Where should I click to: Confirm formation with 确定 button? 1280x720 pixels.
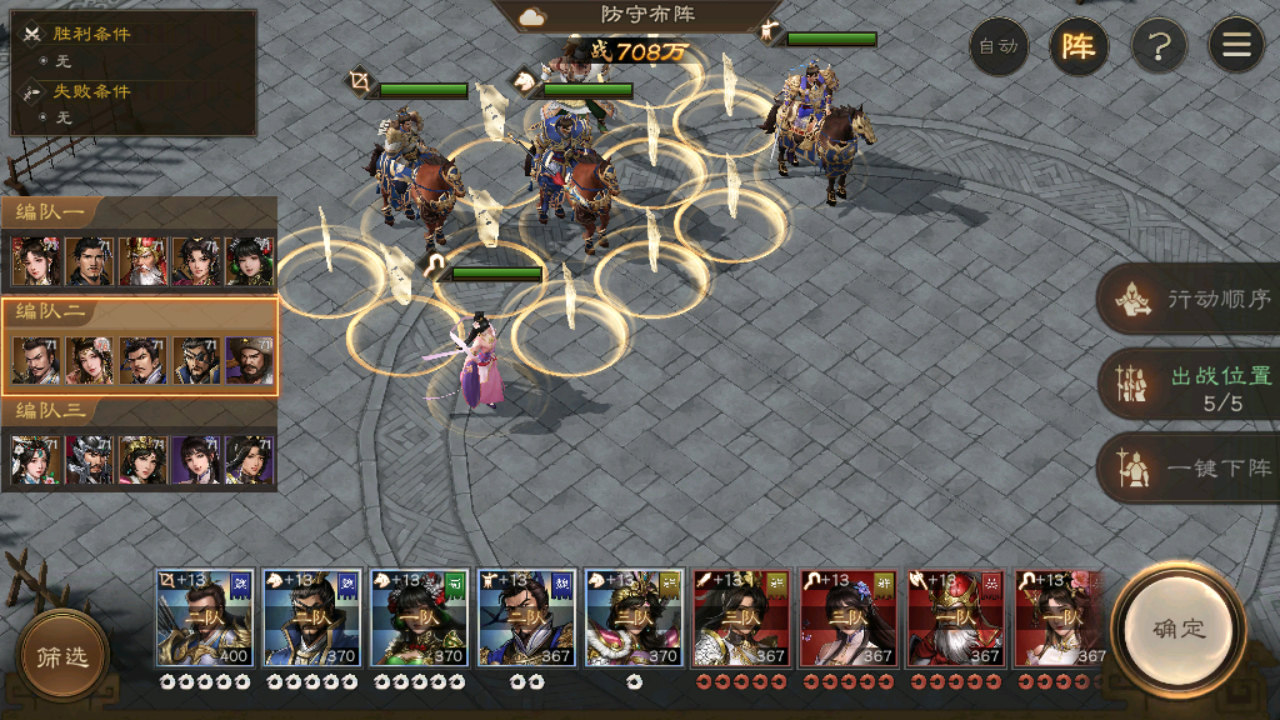pos(1179,629)
